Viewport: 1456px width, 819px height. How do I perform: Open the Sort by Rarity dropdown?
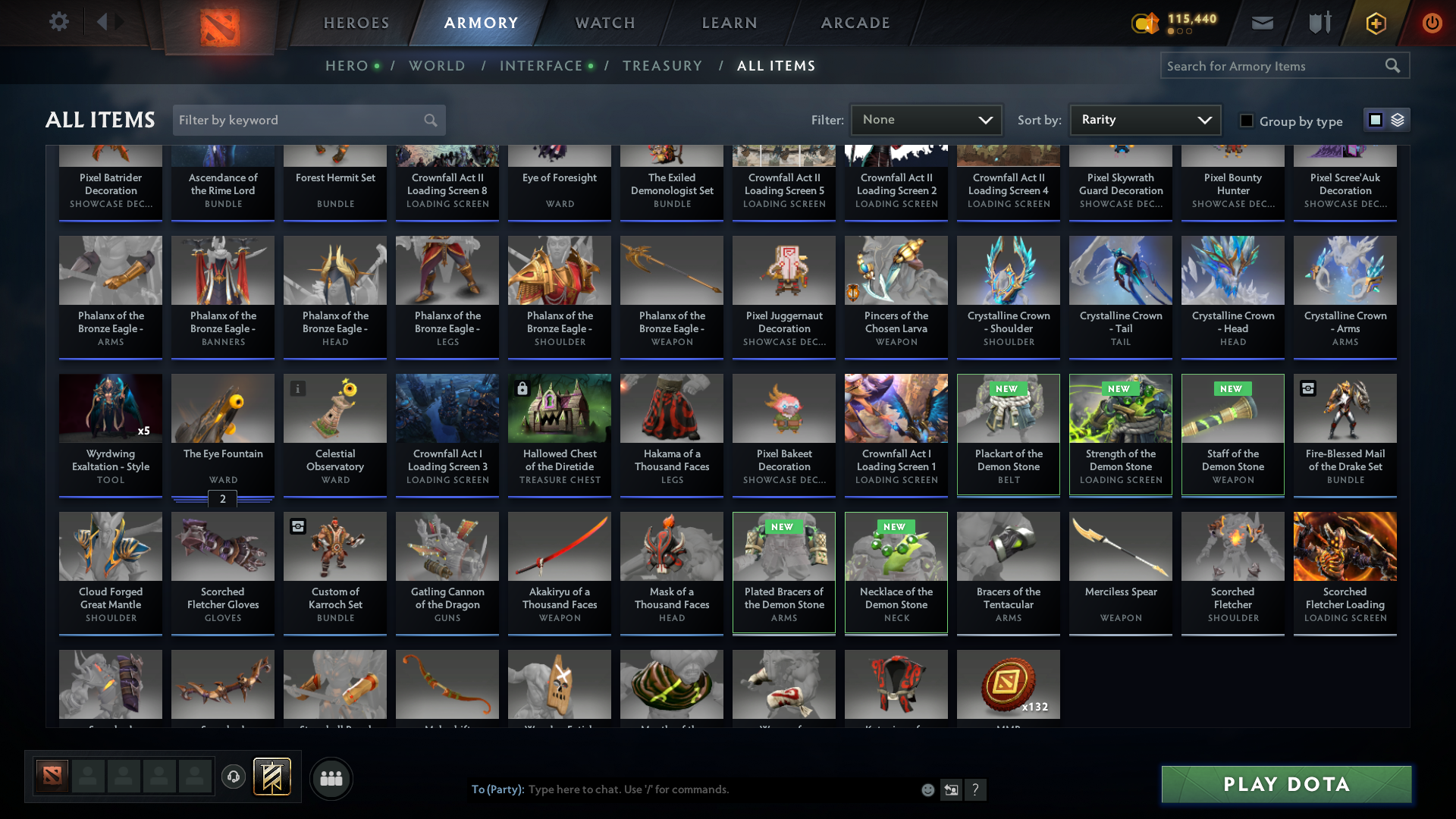(1144, 119)
